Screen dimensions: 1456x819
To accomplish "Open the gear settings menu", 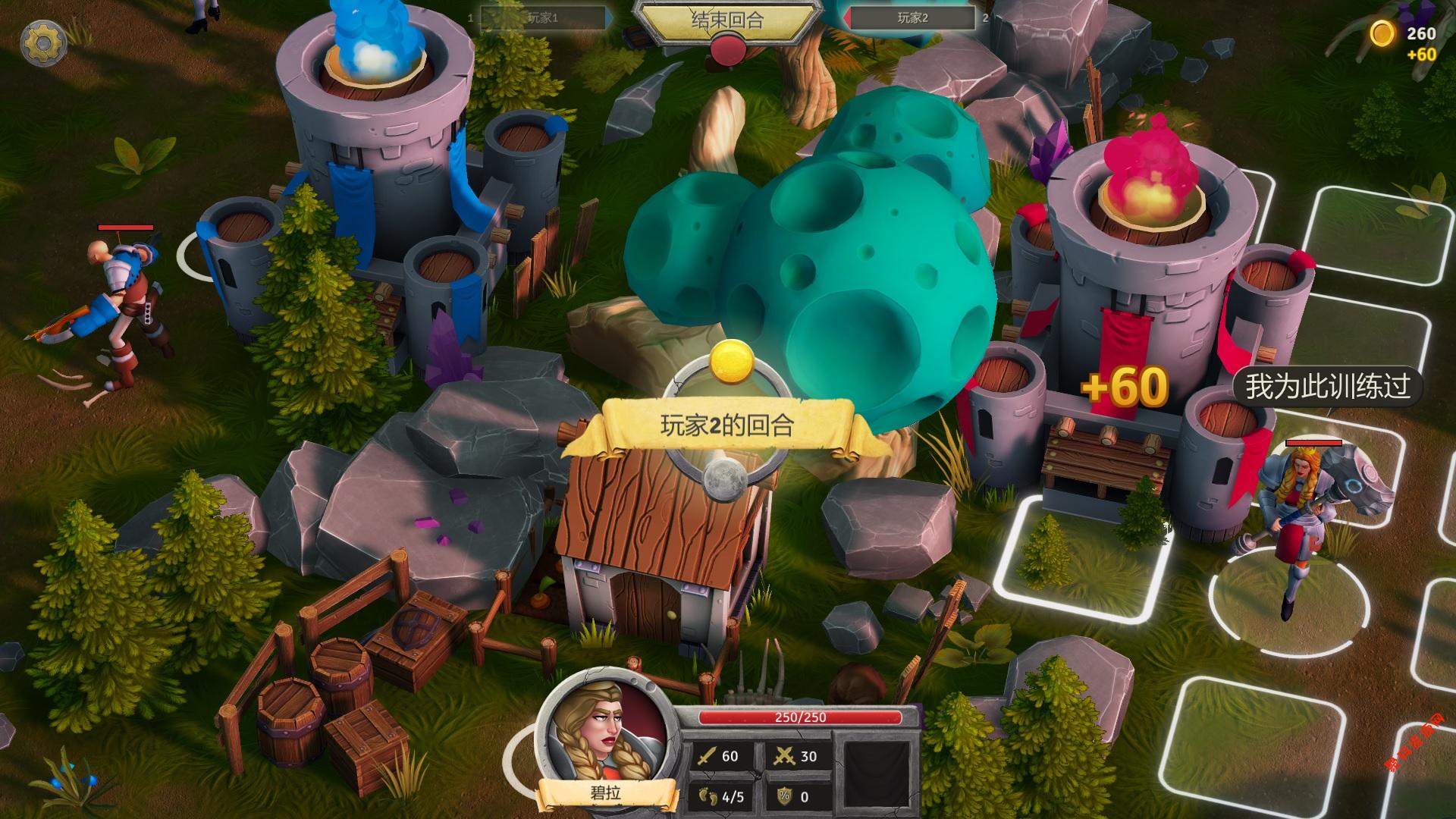I will pyautogui.click(x=43, y=44).
